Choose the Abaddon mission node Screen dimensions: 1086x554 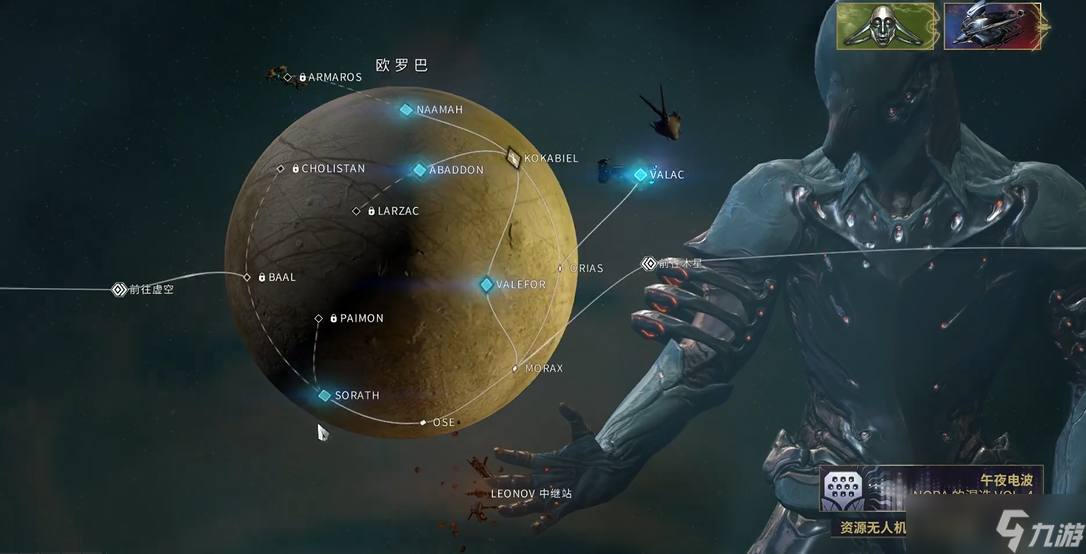420,170
